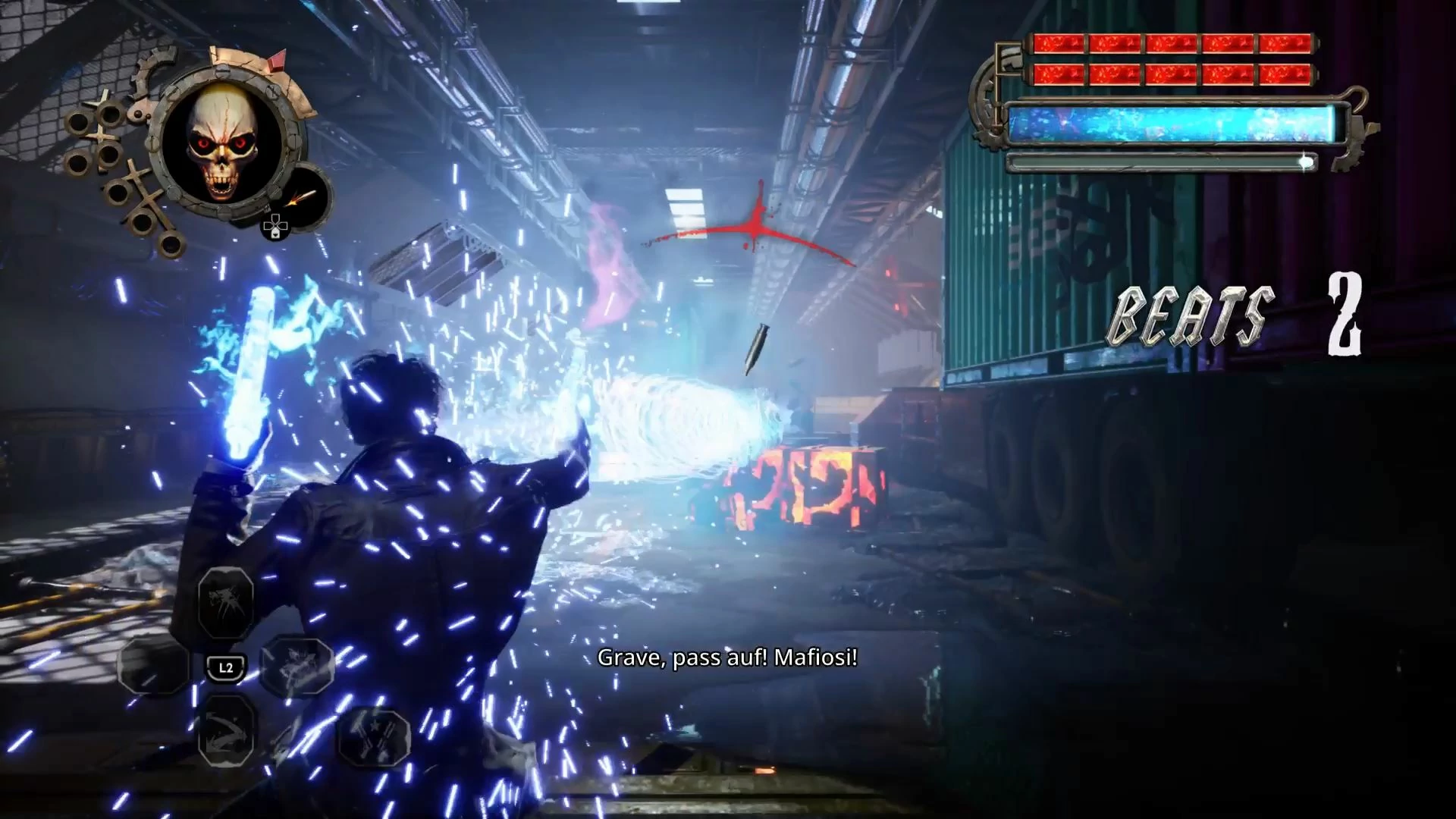Choose the dark skill slot left of L2
The width and height of the screenshot is (1456, 819).
(155, 666)
